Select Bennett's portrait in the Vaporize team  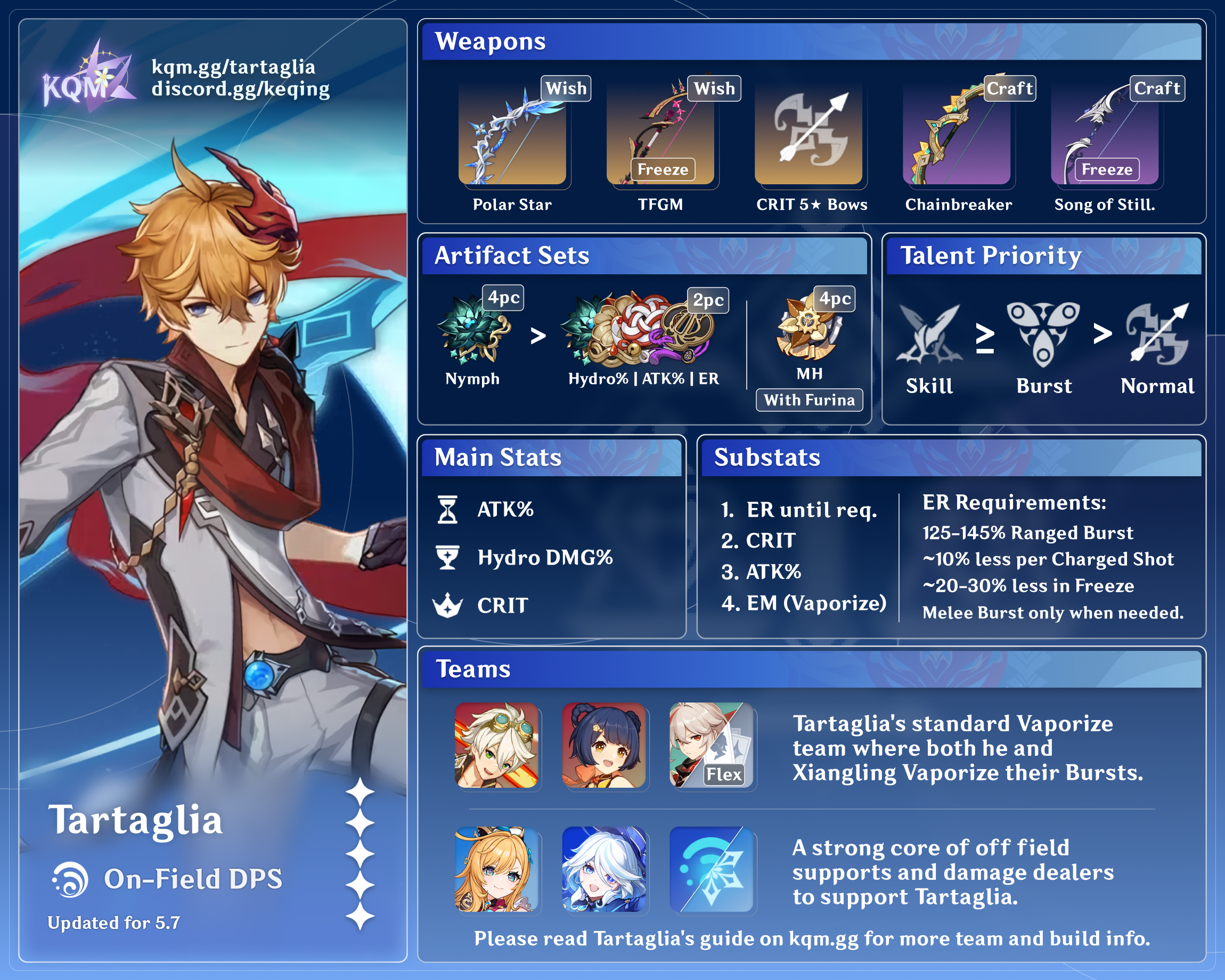(x=496, y=745)
